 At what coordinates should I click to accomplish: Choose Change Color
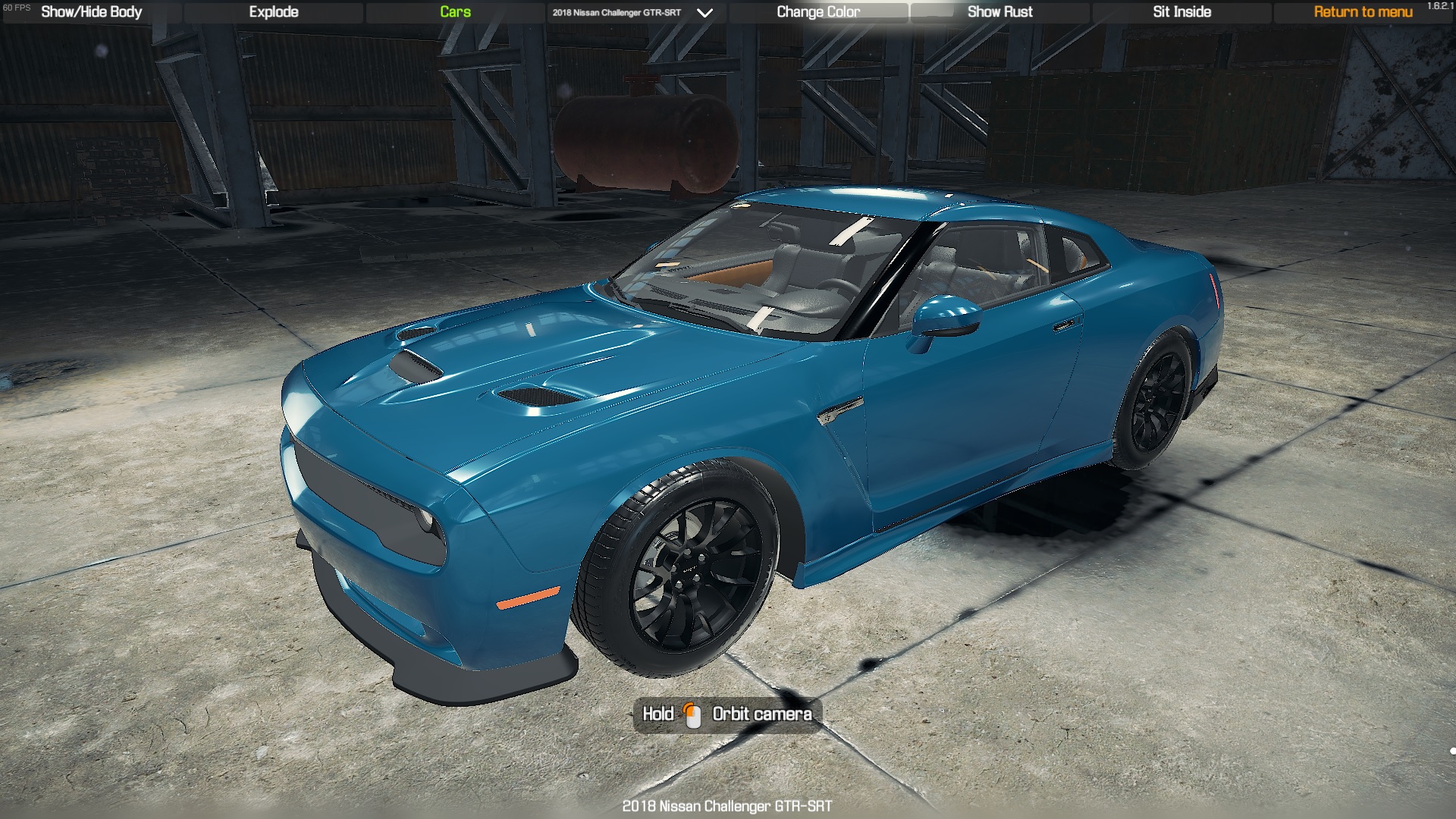(x=818, y=12)
